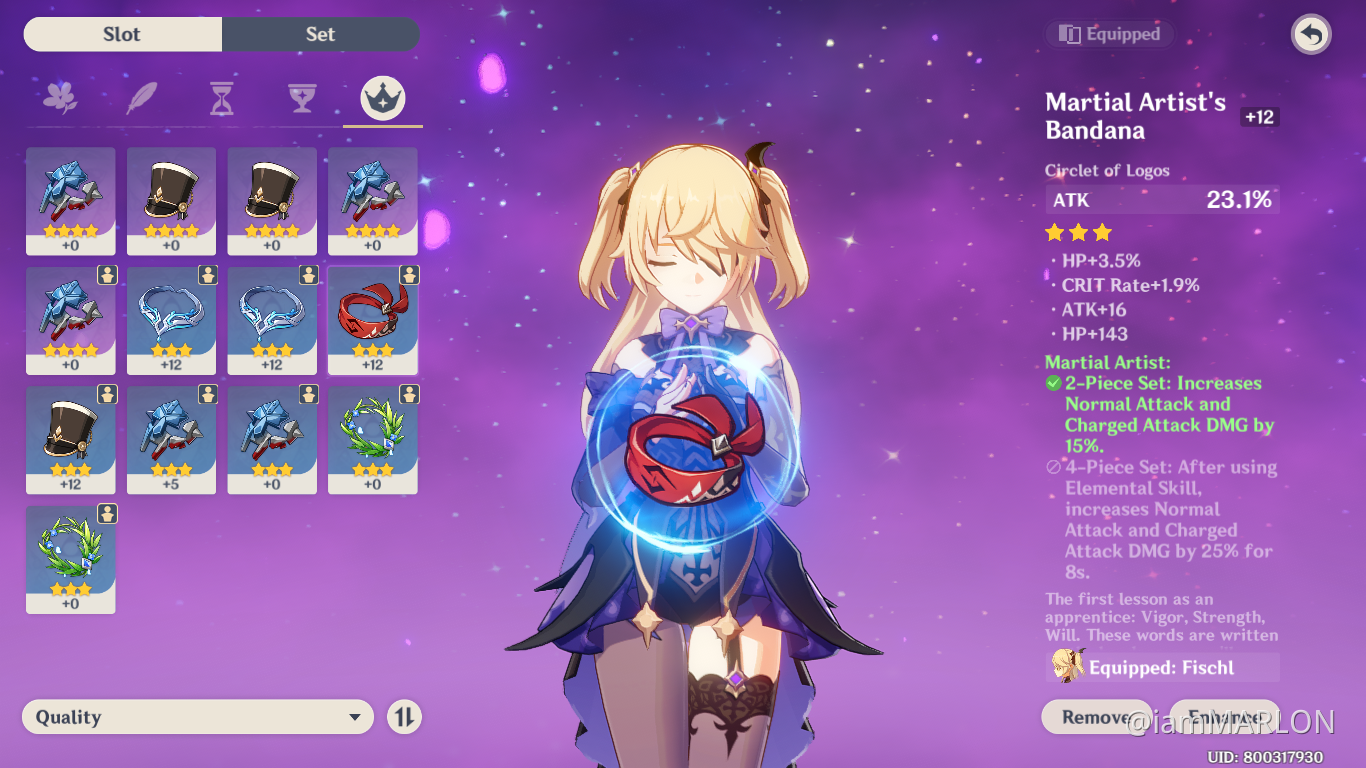Select the Circlet of Logos crown icon

click(382, 96)
